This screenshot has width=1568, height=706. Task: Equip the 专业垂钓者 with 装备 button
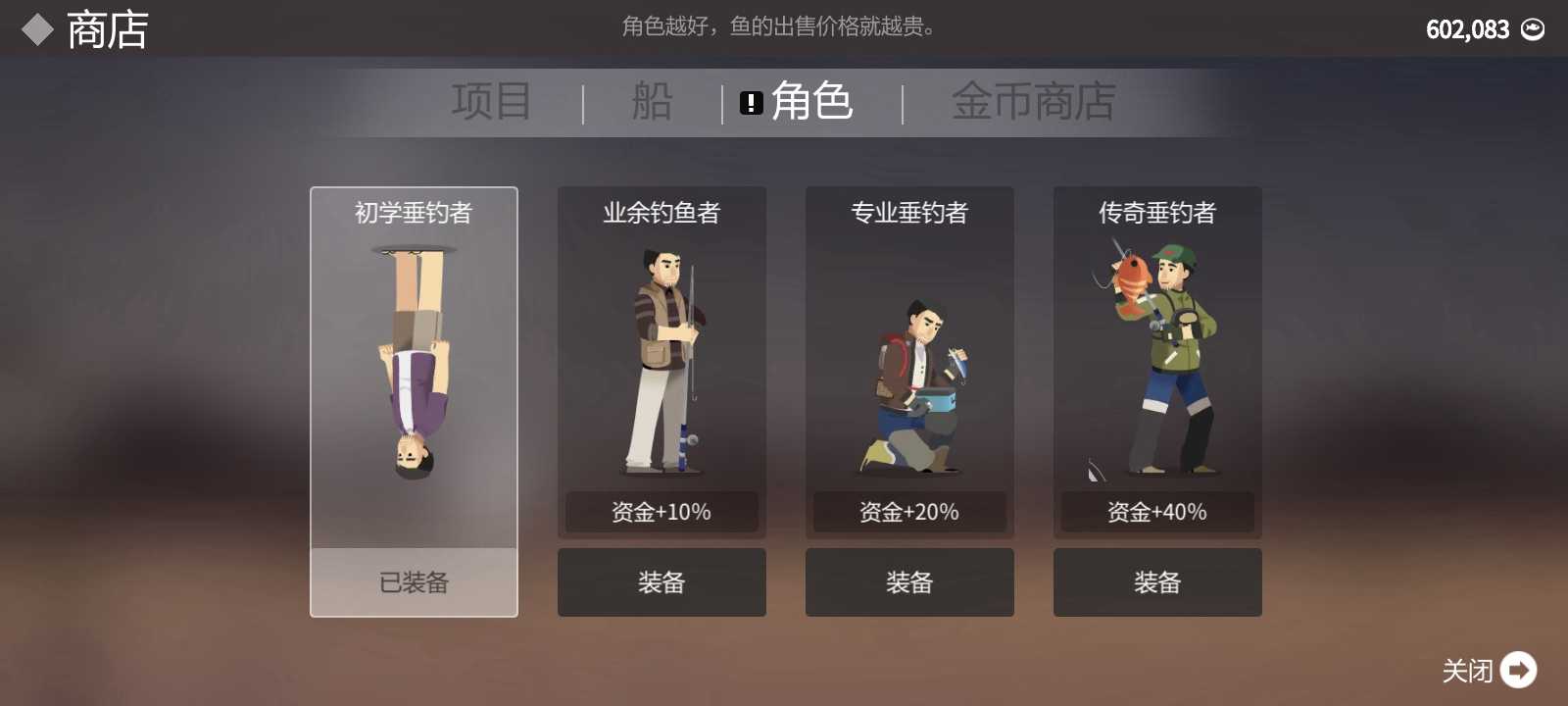[x=909, y=581]
